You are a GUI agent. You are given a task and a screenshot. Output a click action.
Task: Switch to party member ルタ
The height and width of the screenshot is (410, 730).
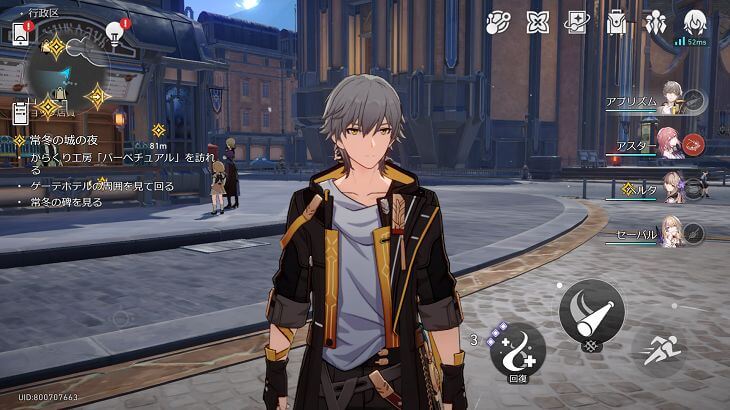point(670,189)
